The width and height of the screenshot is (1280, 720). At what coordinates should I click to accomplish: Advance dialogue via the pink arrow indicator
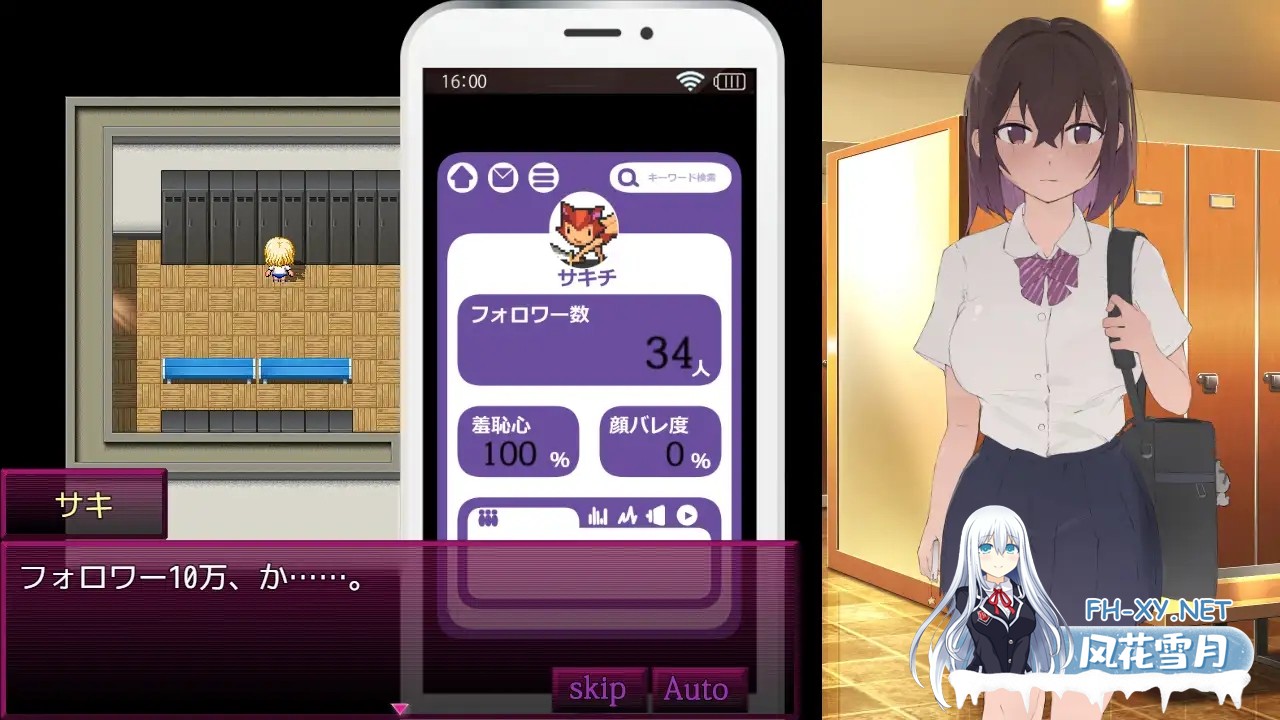click(400, 708)
